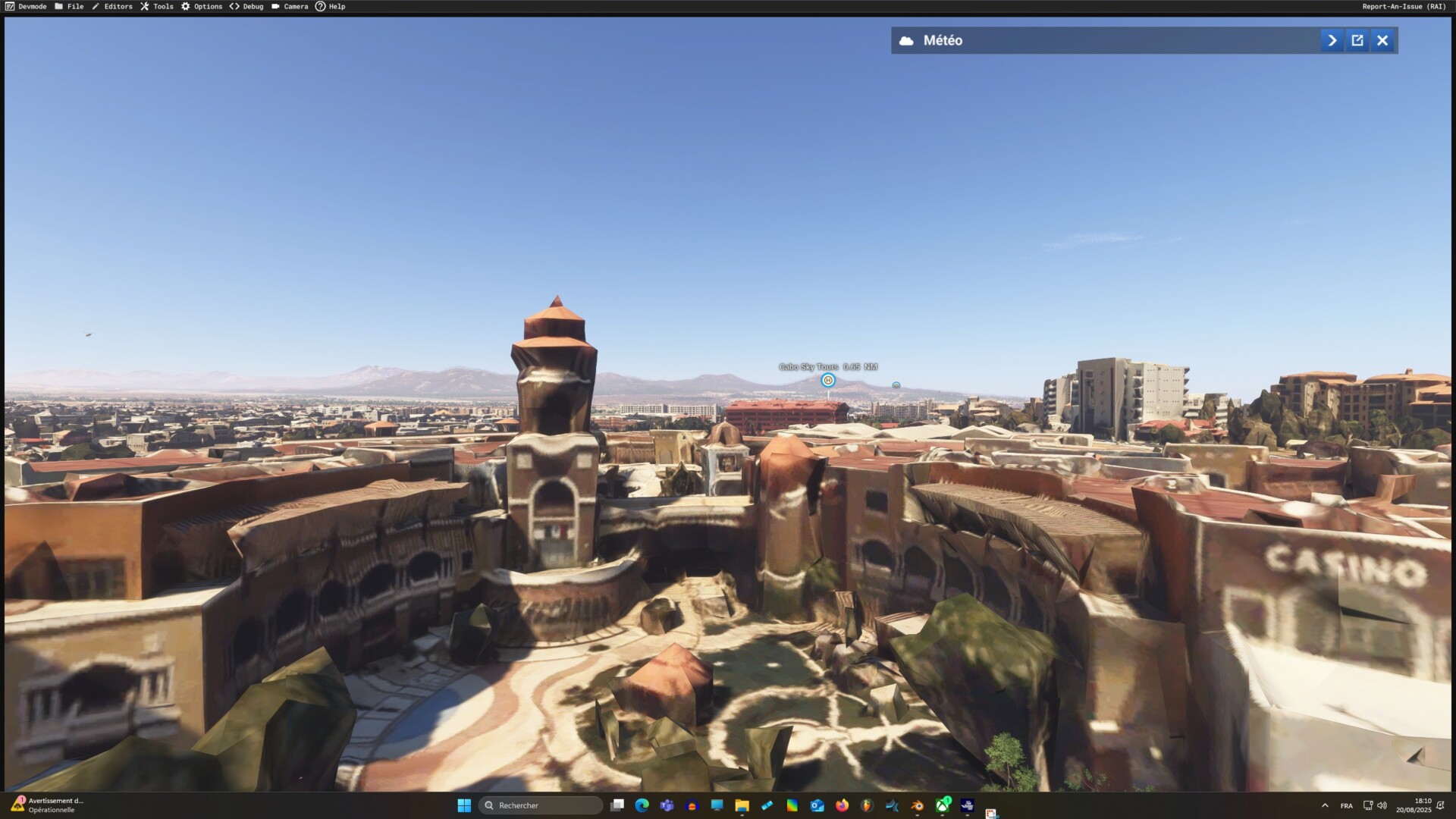This screenshot has height=819, width=1456.
Task: Expand the Météo panel with the arrow
Action: click(x=1332, y=40)
